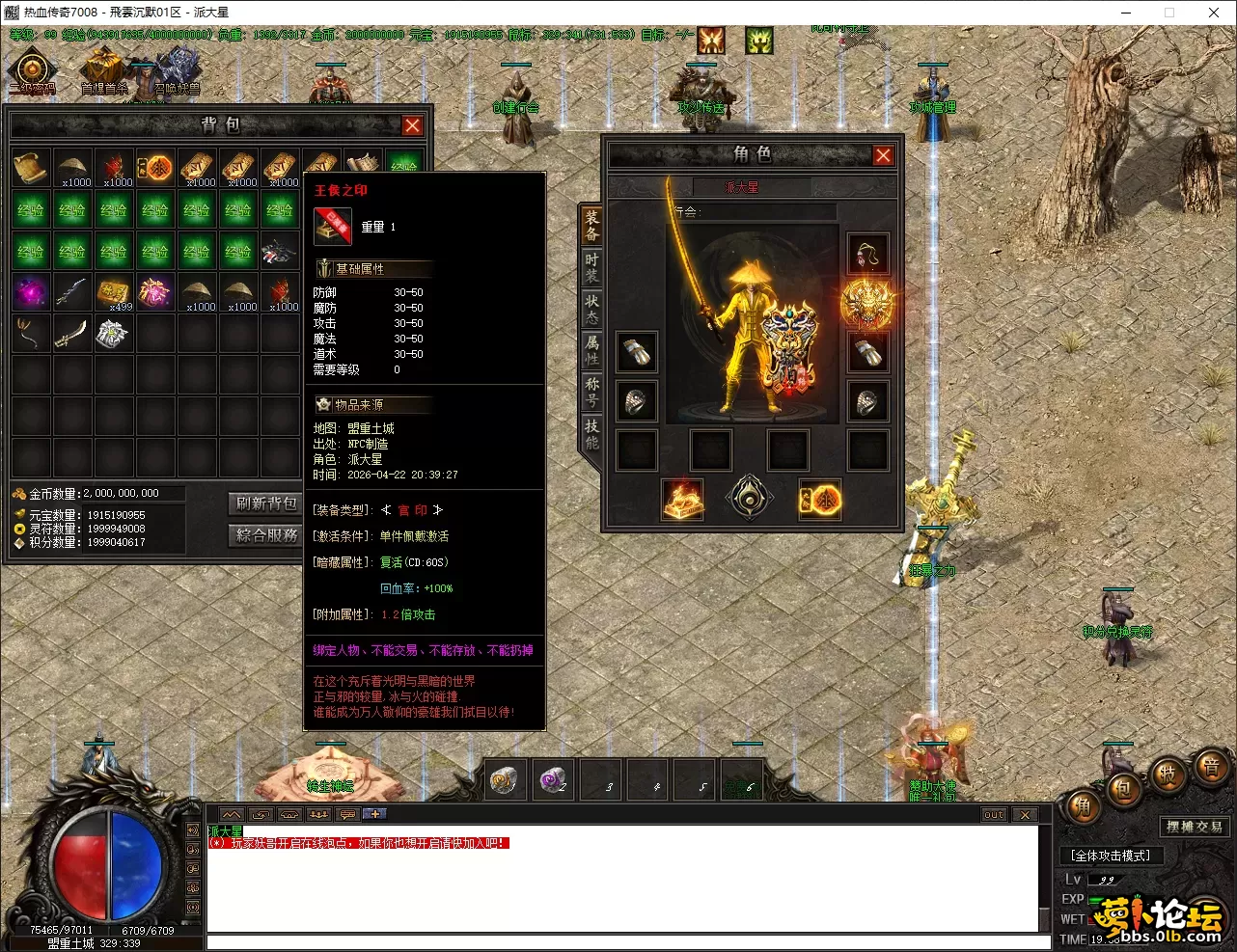Toggle the 音 sound round button

[x=1210, y=769]
